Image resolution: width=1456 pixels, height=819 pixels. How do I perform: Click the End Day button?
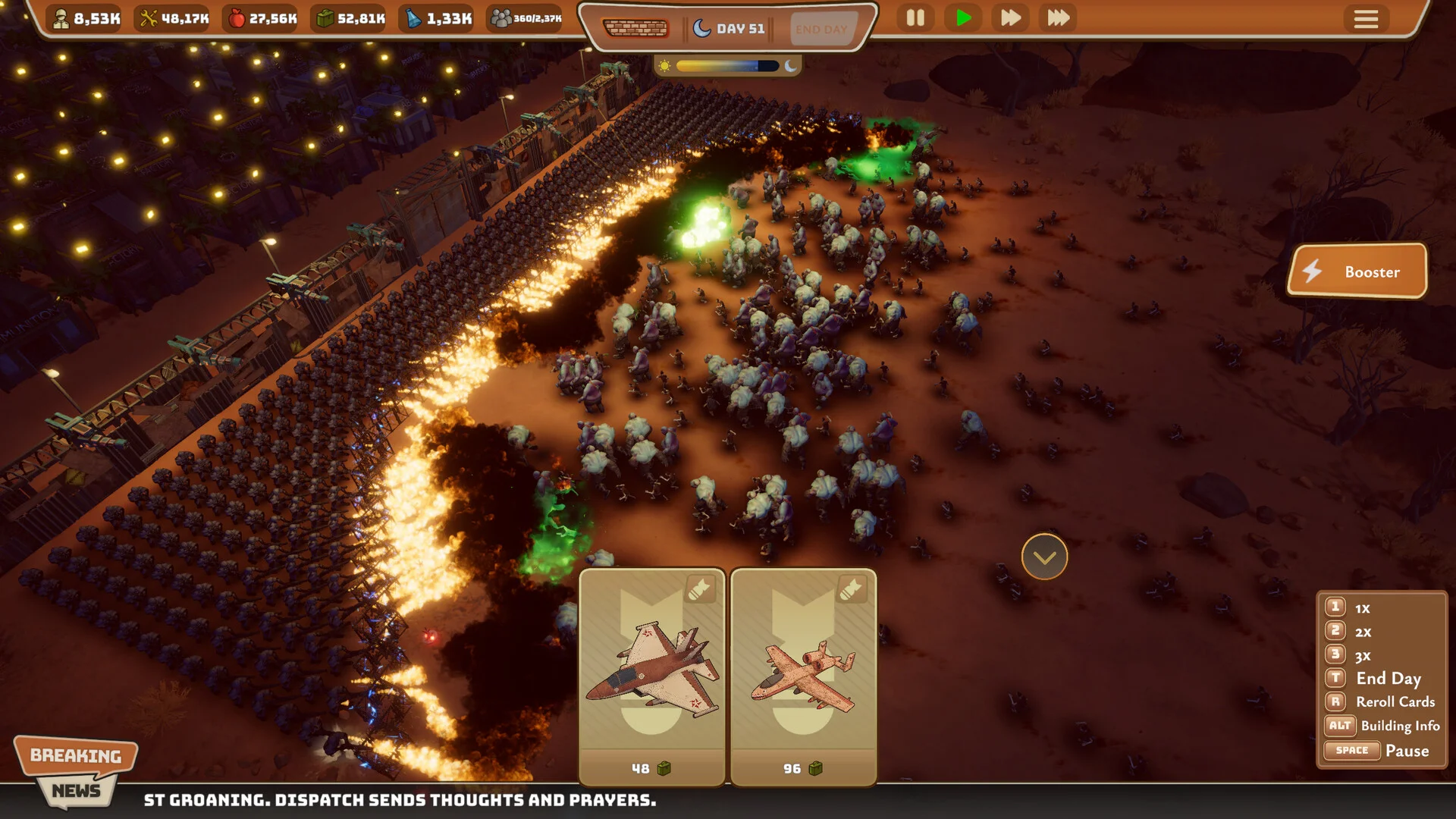821,30
